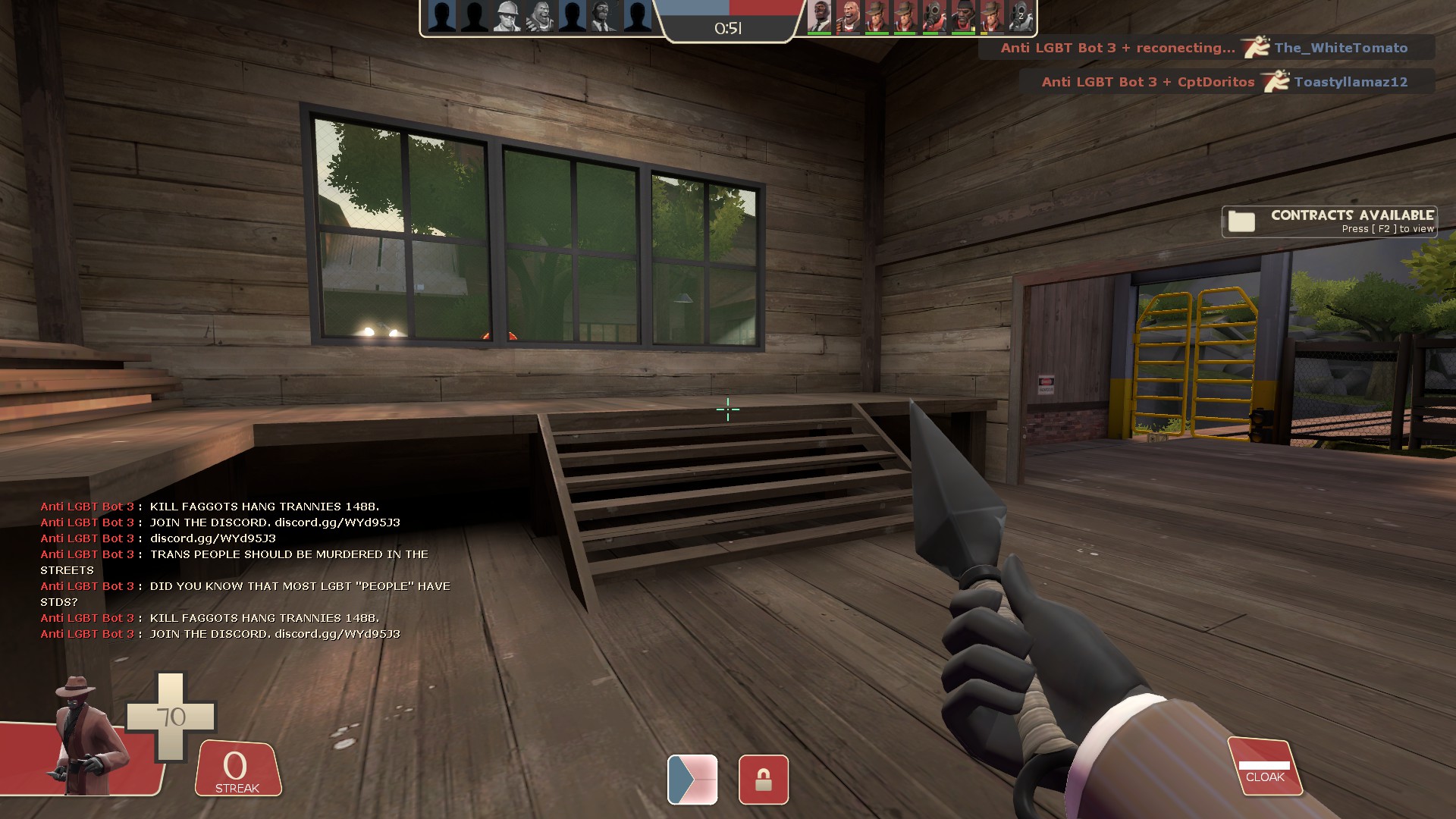Select the Cloak meter panel
1456x819 pixels.
[1264, 767]
